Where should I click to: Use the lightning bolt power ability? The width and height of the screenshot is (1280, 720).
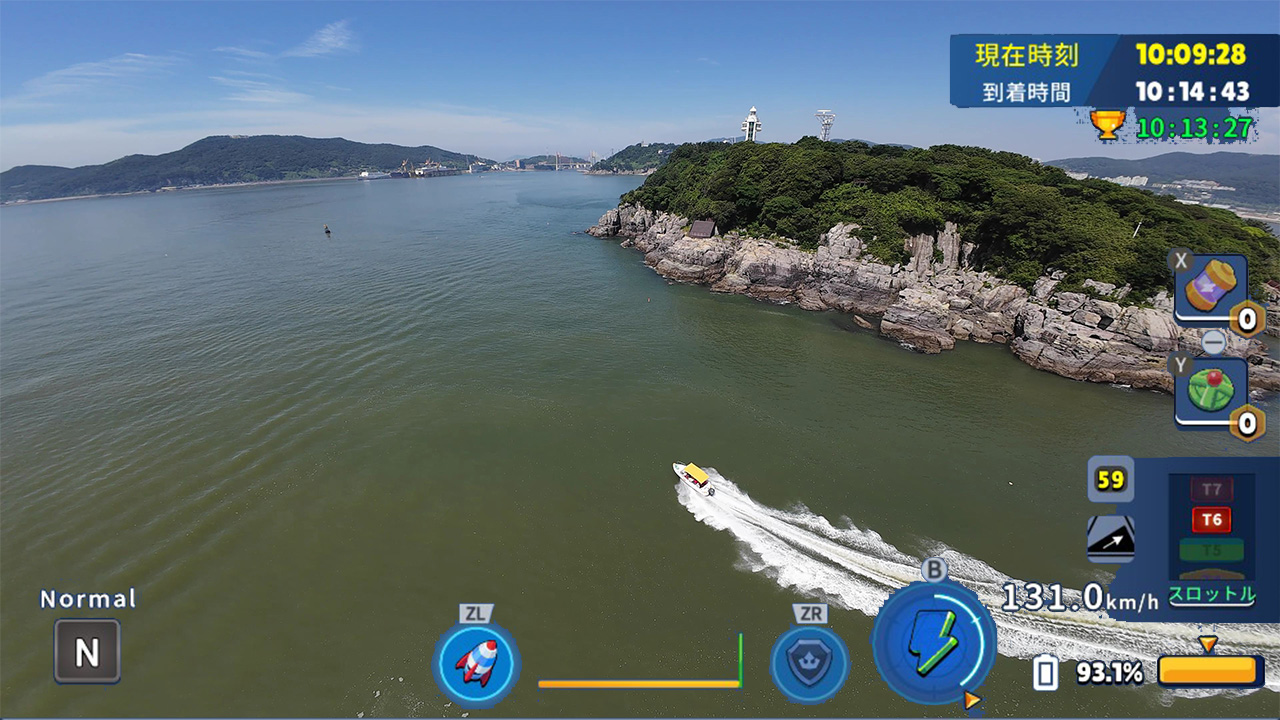[x=933, y=642]
